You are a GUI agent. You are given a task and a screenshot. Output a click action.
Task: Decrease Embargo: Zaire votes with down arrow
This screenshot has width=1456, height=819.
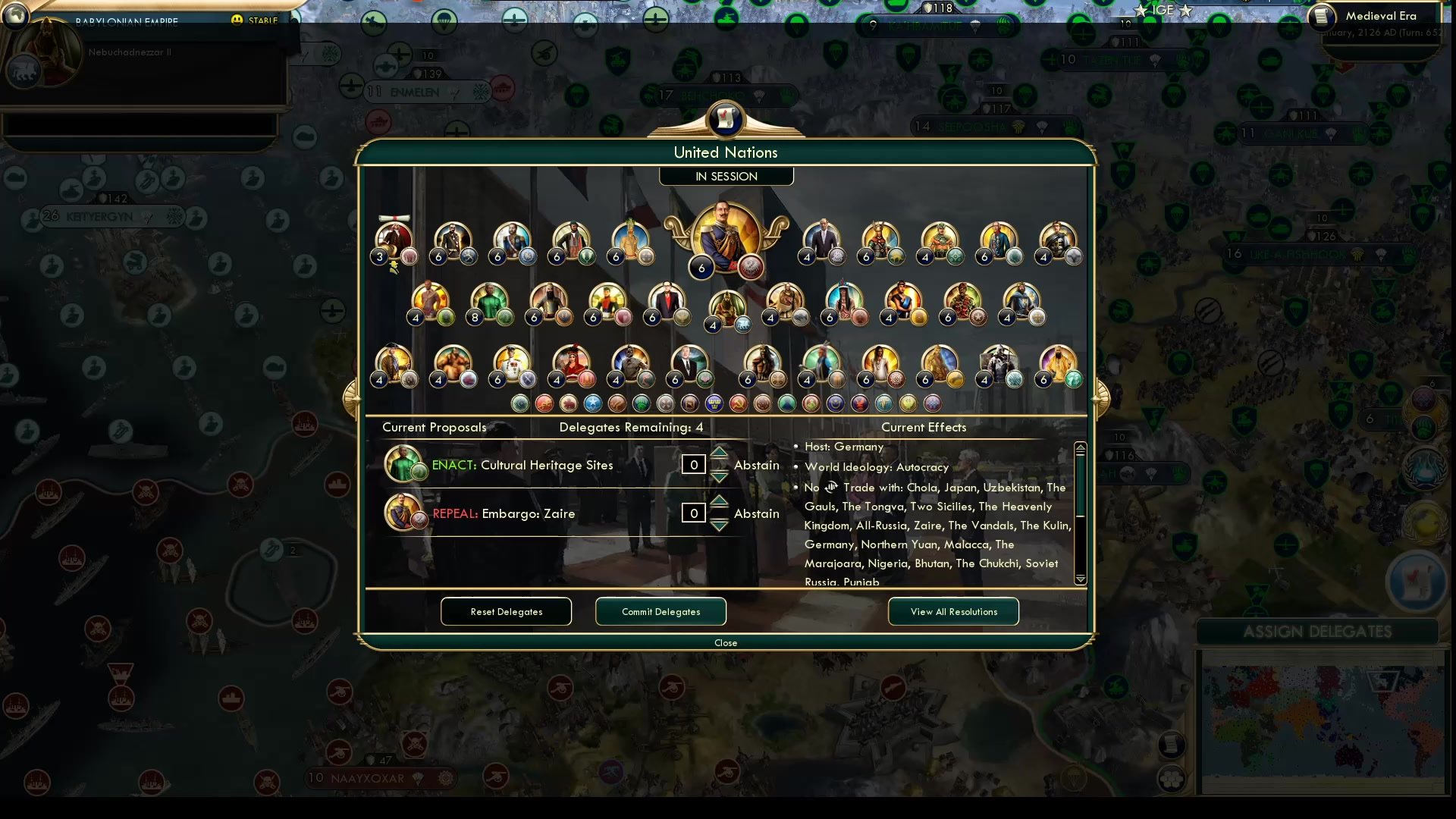tap(718, 525)
